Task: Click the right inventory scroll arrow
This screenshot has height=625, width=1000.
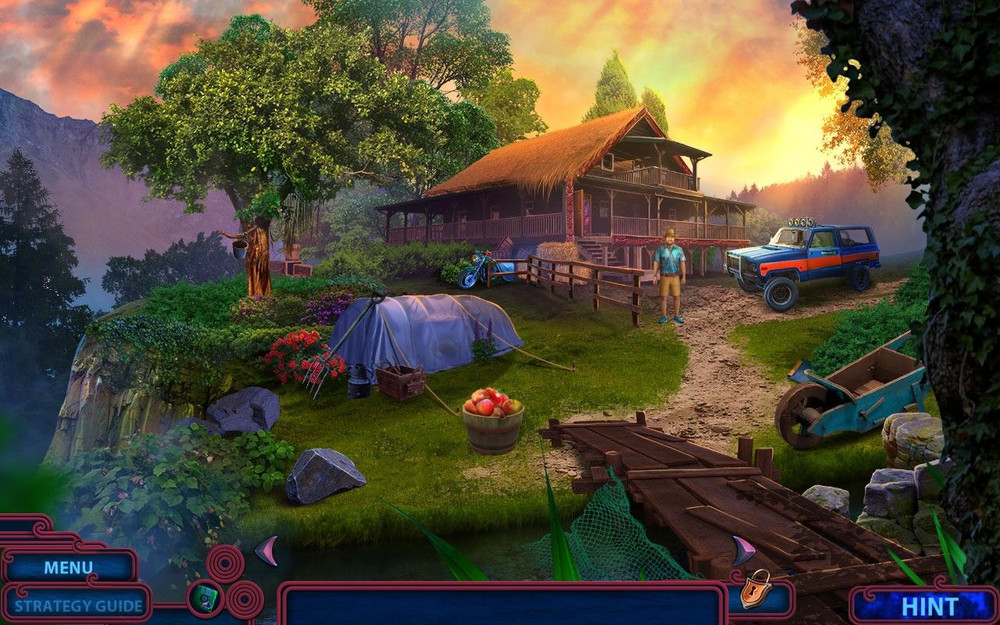Action: click(743, 551)
